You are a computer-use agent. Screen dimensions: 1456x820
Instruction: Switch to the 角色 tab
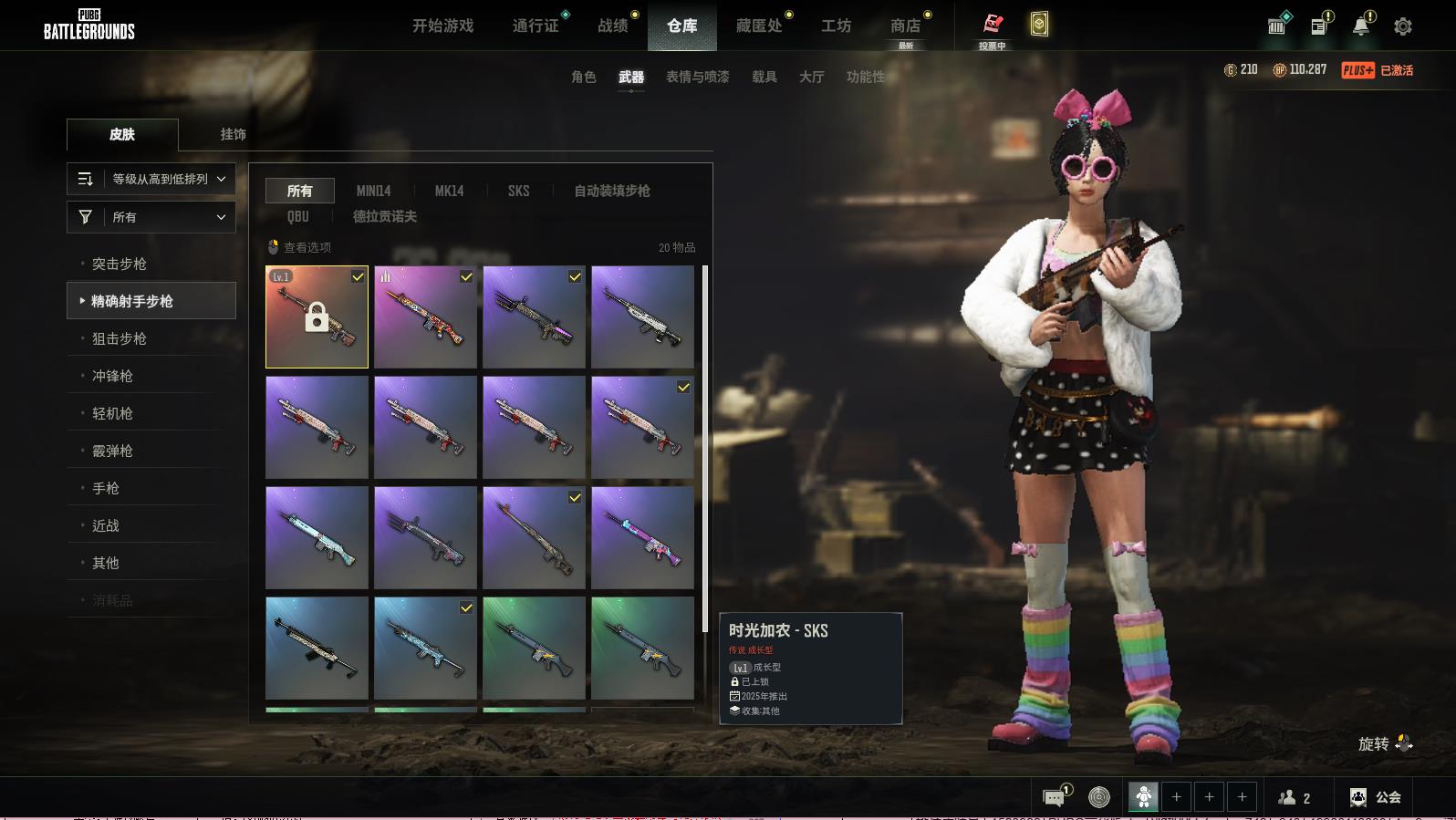point(583,77)
